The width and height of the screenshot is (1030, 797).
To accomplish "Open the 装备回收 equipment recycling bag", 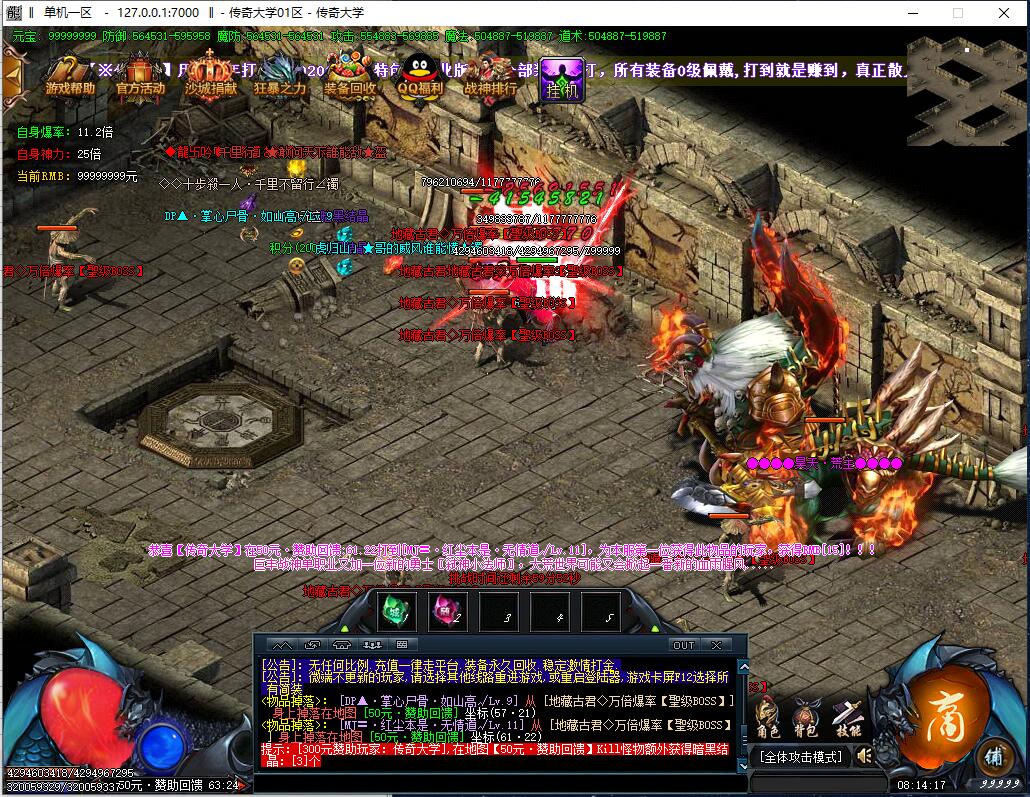I will [x=350, y=76].
